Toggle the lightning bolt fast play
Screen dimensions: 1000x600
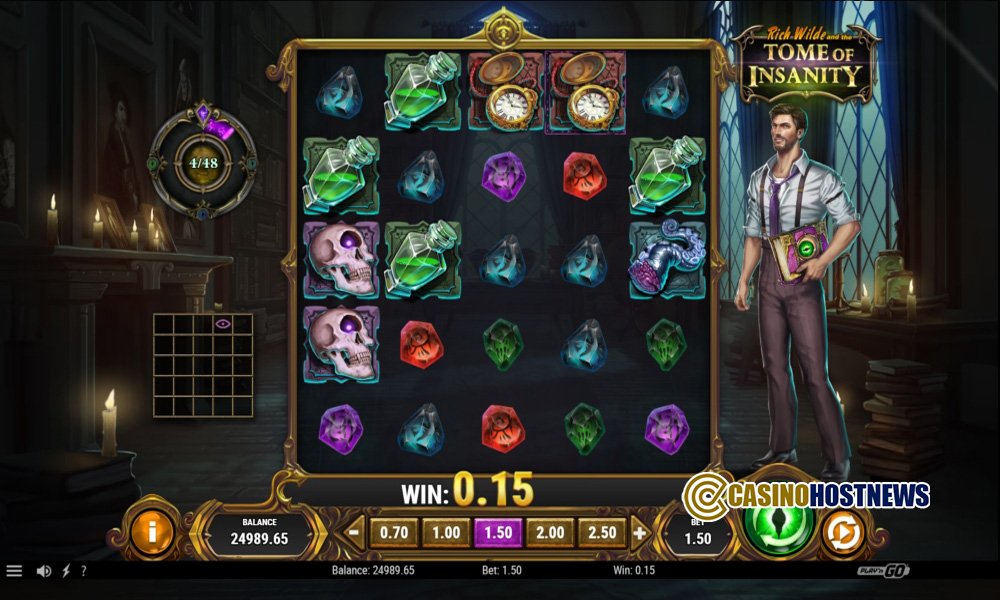coord(66,571)
